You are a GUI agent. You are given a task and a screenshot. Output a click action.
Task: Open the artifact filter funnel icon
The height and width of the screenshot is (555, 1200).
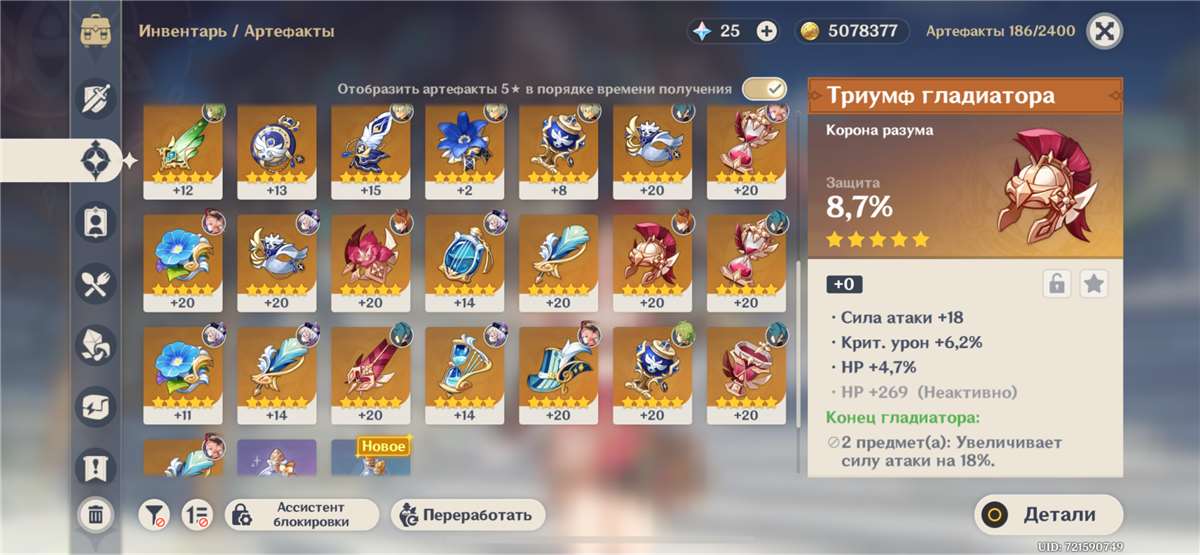[154, 515]
